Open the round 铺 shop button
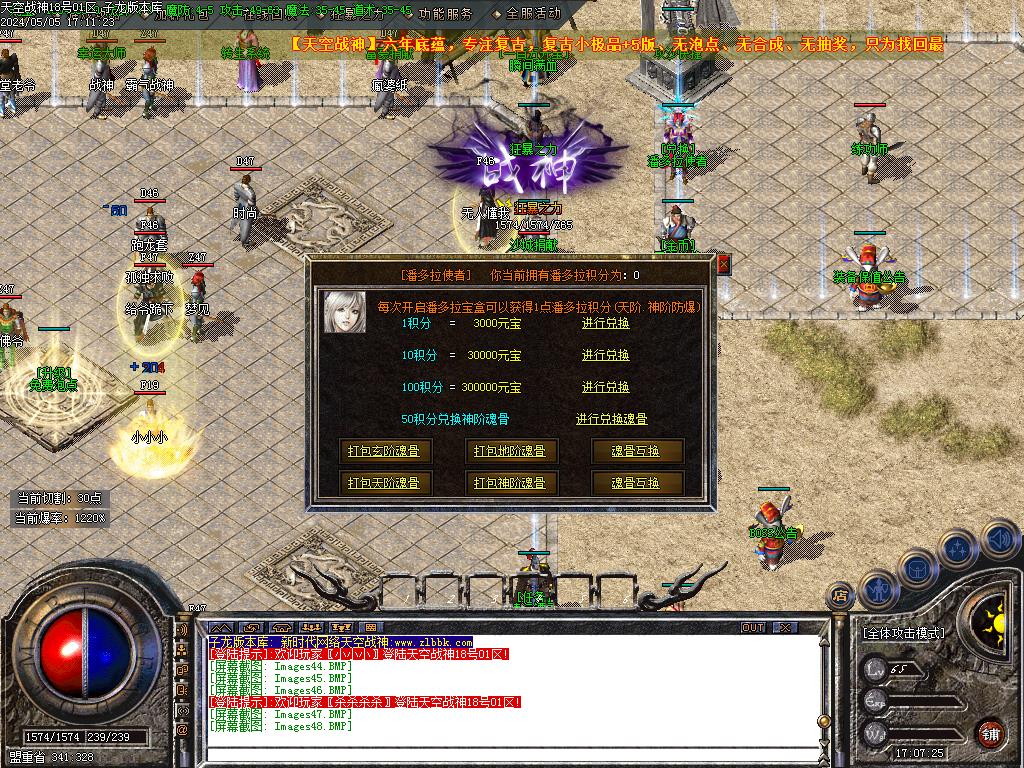The width and height of the screenshot is (1024, 768). coord(989,732)
